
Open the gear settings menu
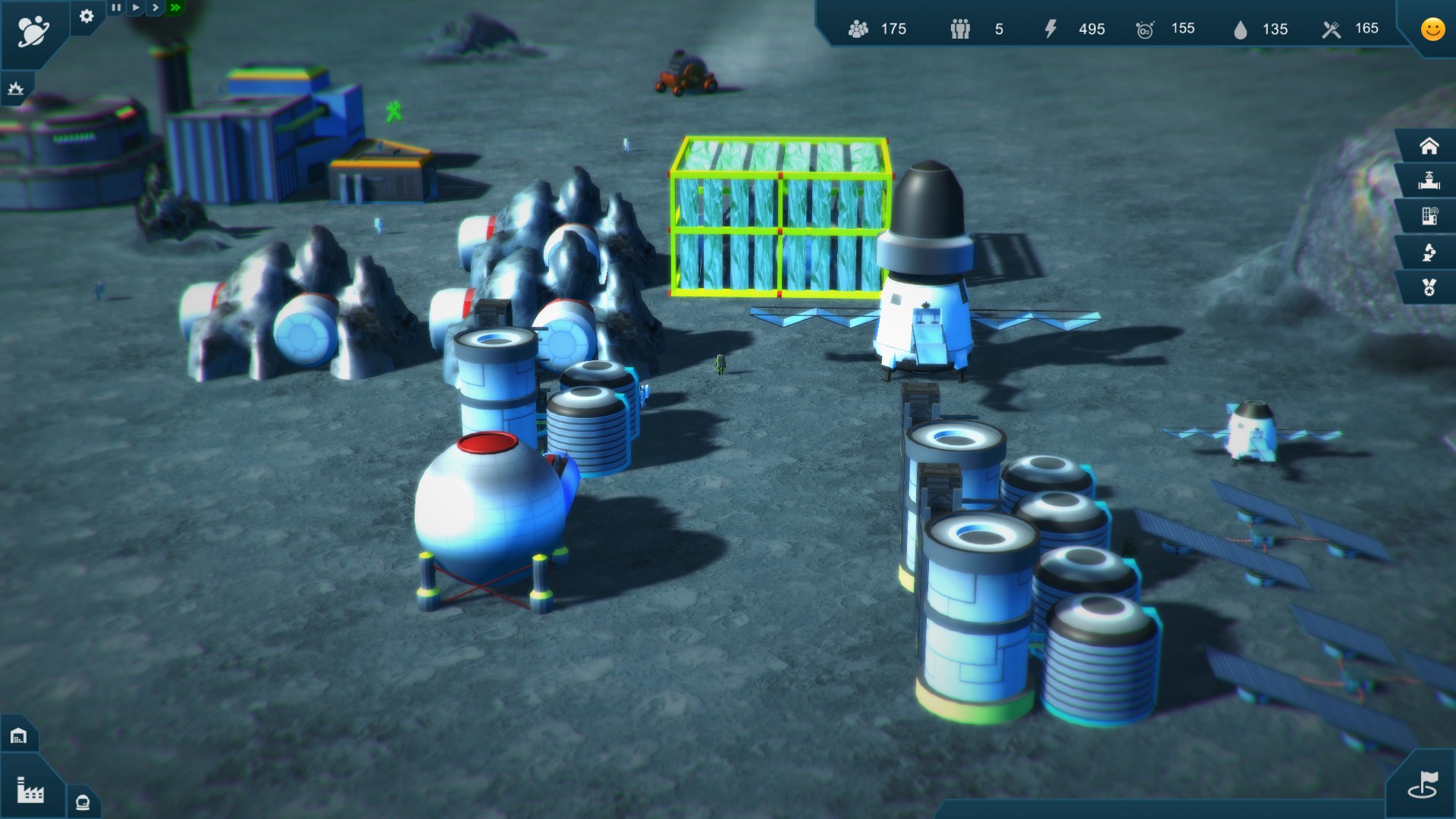point(86,16)
